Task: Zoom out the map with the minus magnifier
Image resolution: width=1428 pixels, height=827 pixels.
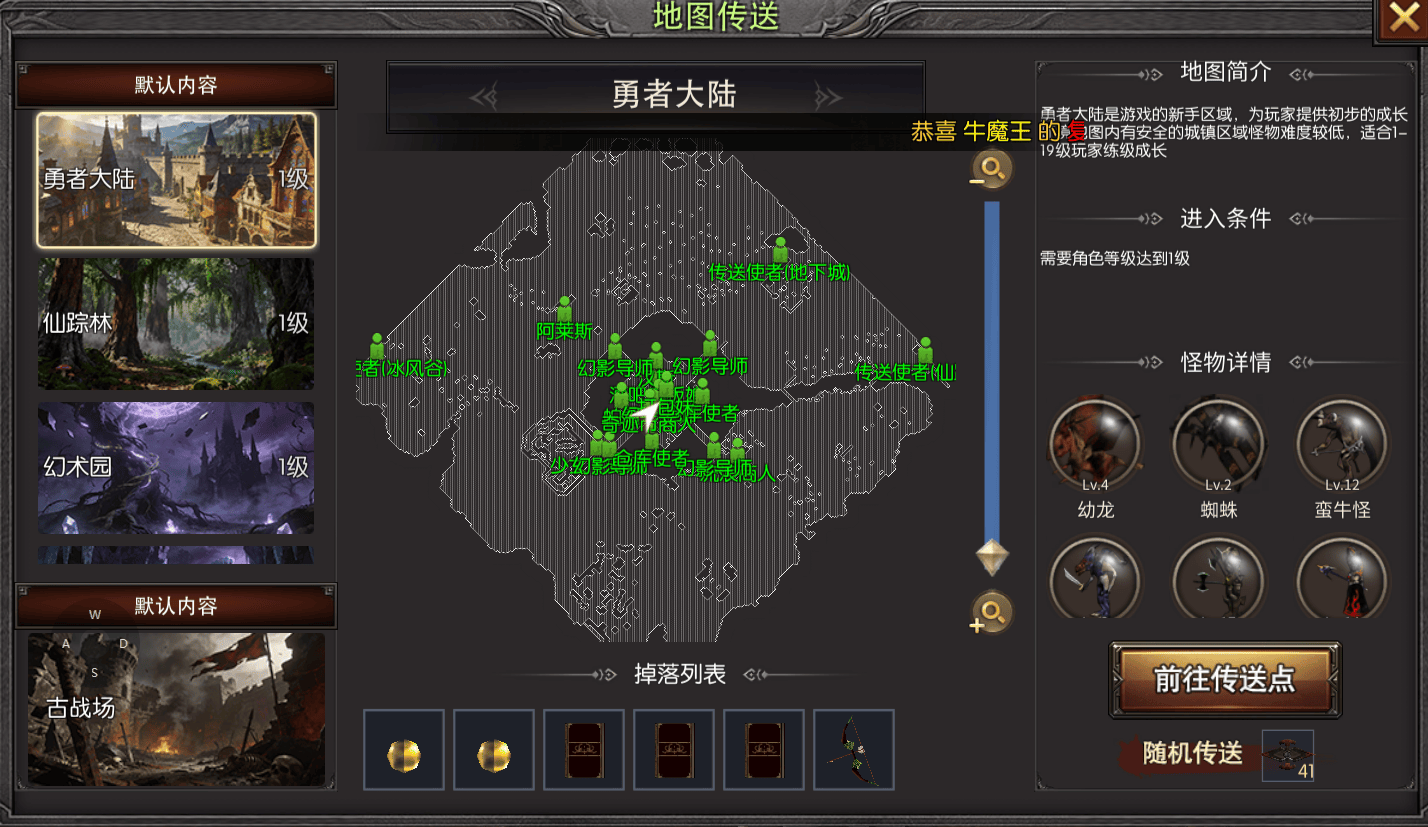Action: (992, 170)
